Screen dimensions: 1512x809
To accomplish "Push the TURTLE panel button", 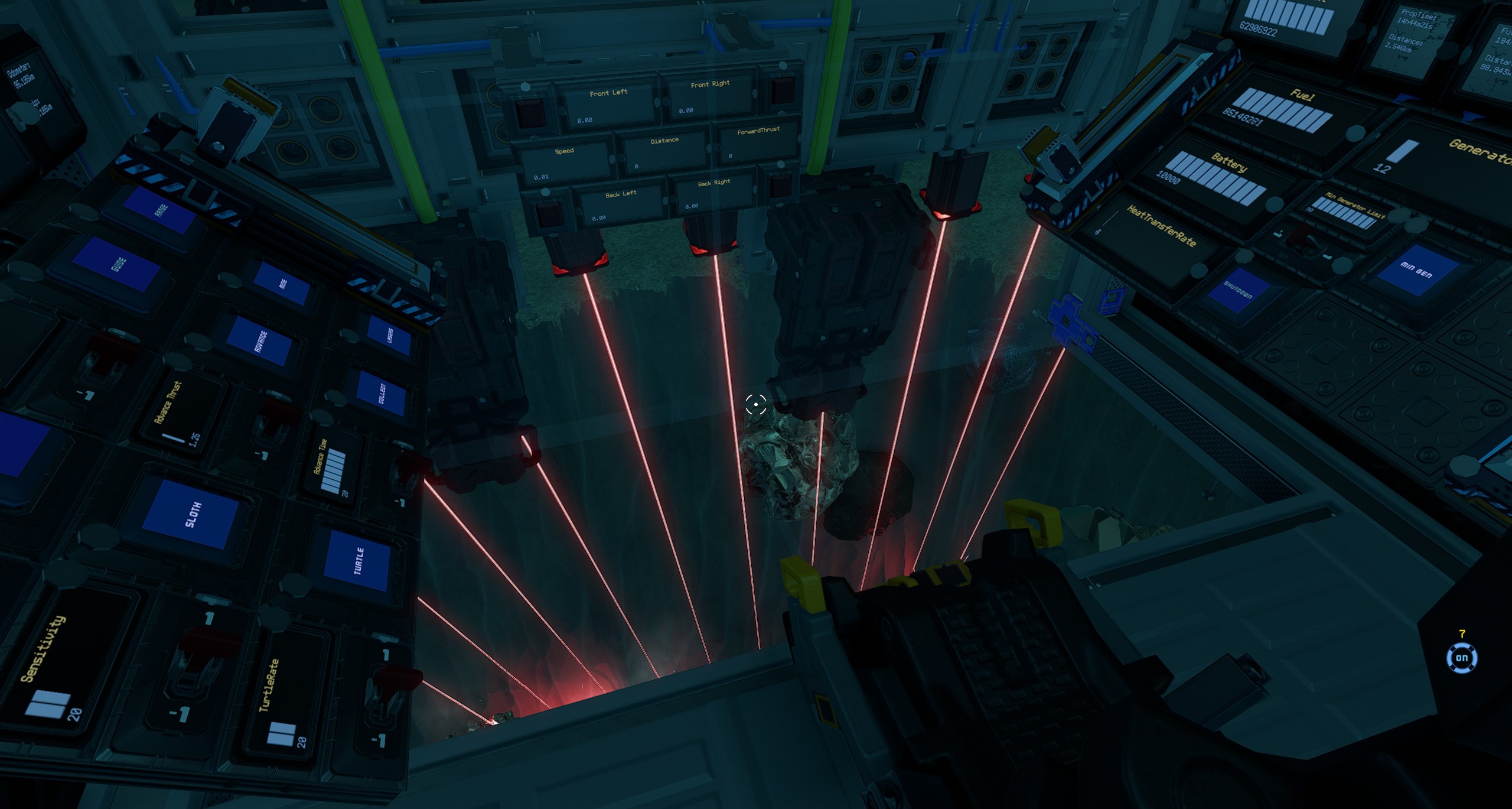I will pos(359,561).
